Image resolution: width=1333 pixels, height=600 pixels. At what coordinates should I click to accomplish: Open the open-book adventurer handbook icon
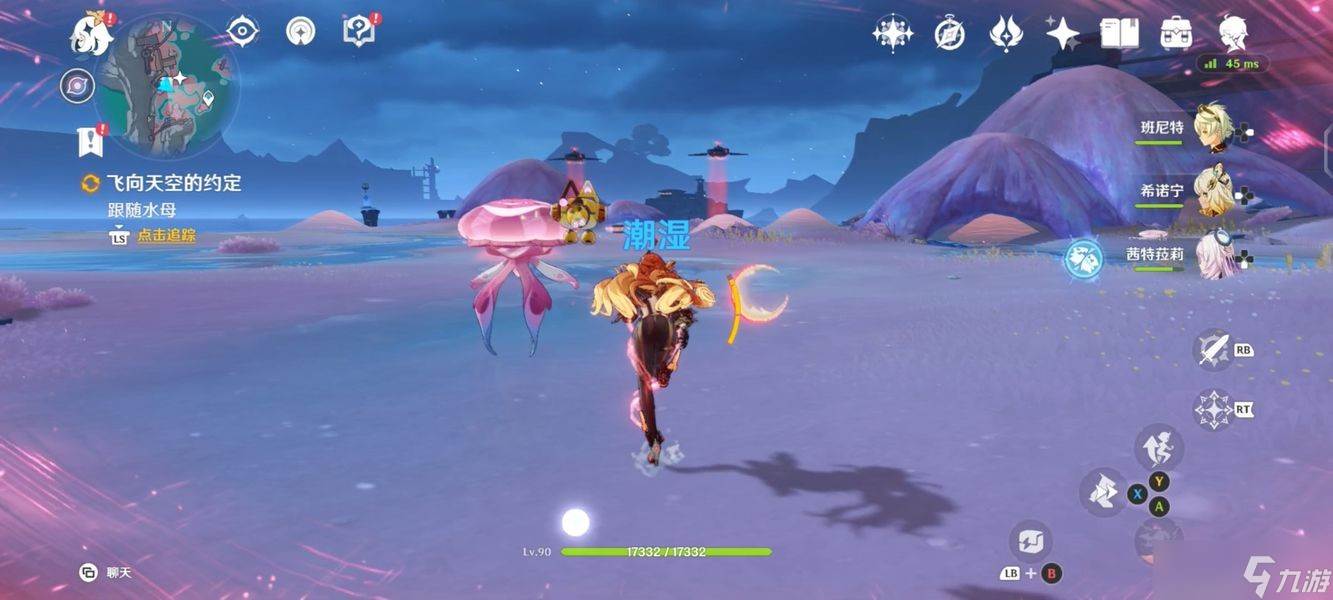[1119, 34]
